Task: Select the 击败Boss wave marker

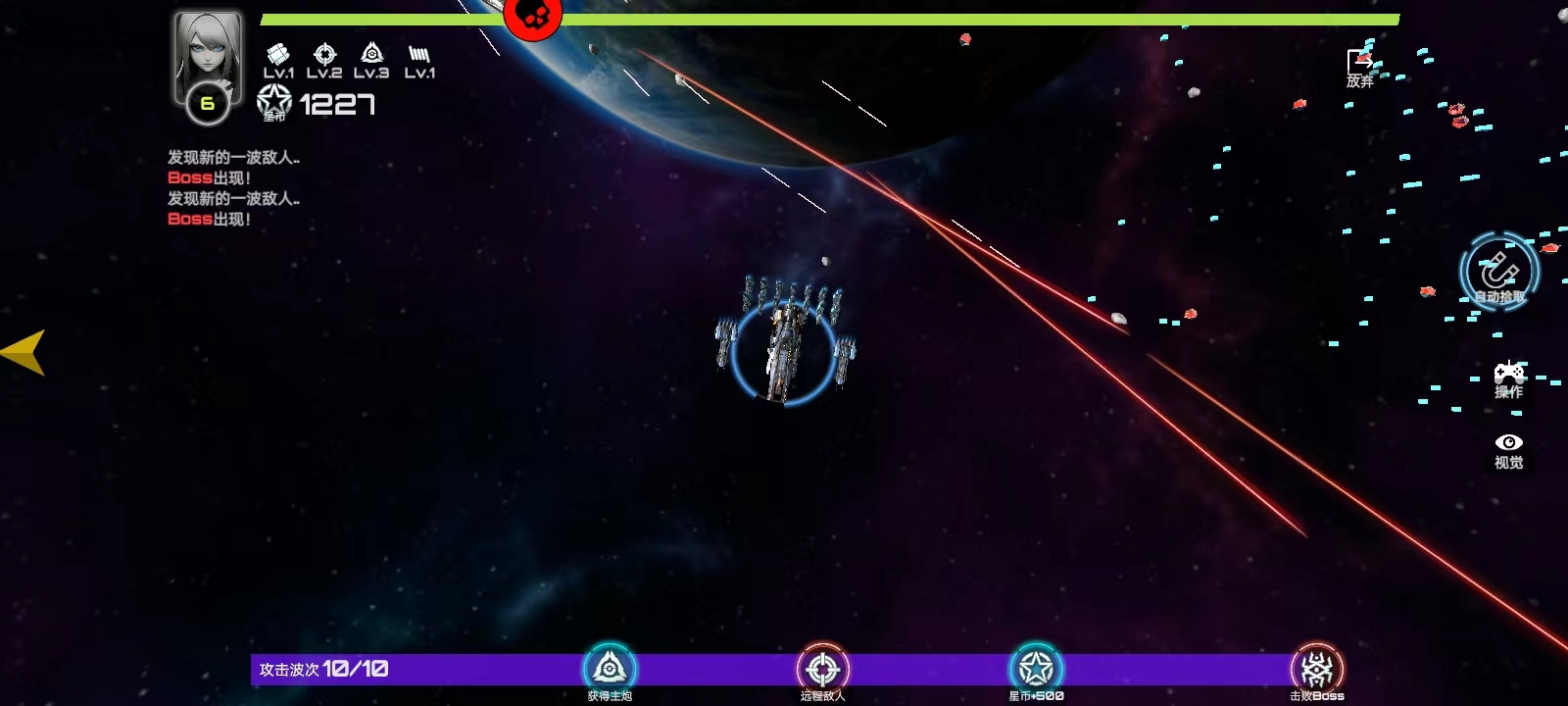Action: tap(1316, 670)
